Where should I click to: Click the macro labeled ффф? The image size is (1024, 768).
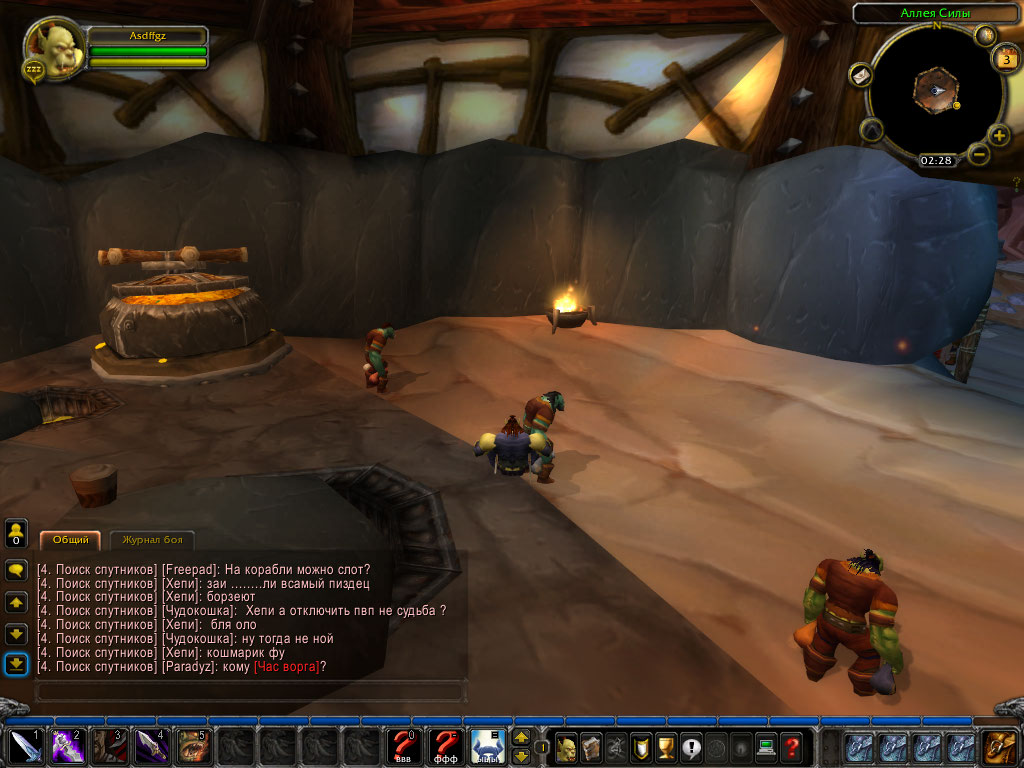point(444,747)
